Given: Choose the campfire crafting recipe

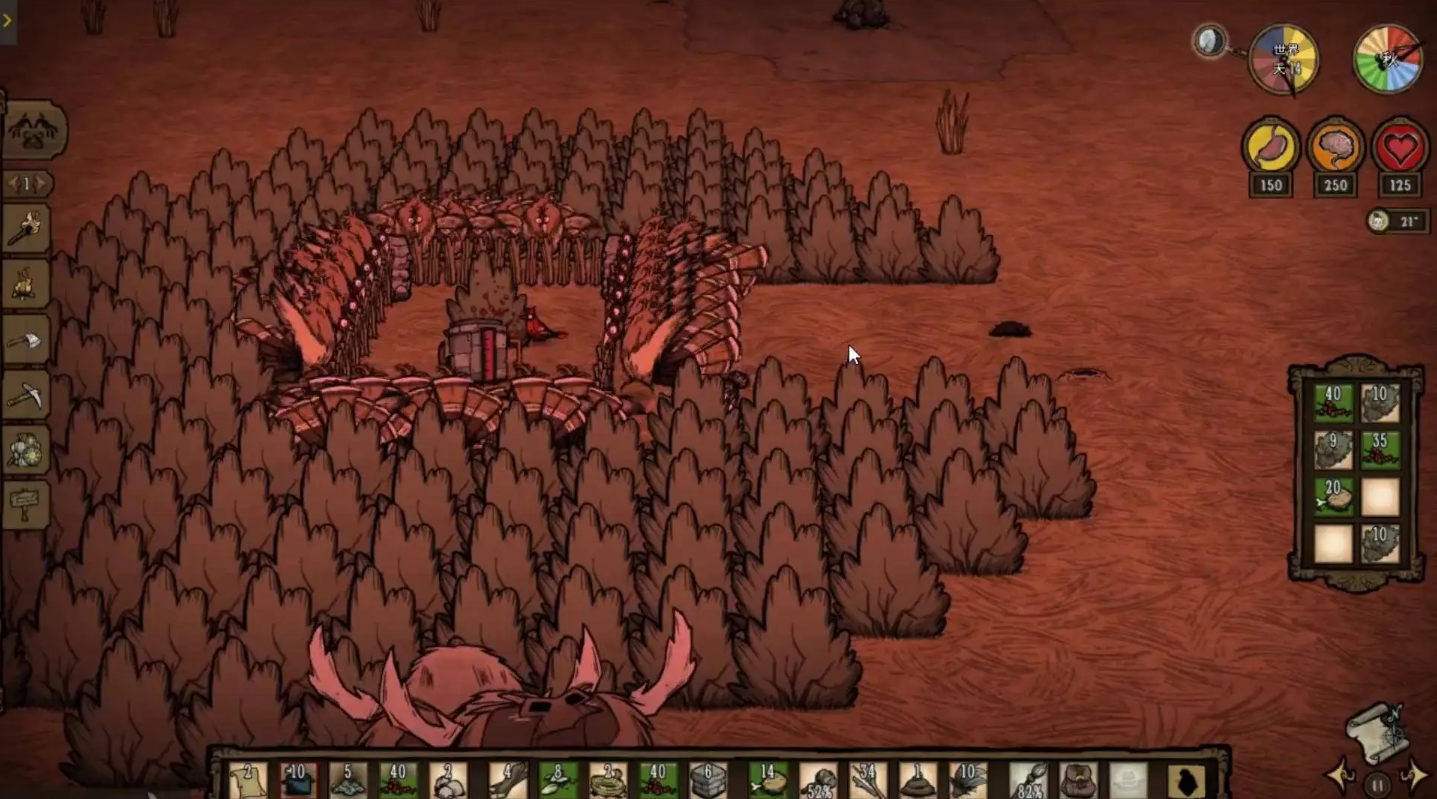Looking at the screenshot, I should [27, 286].
